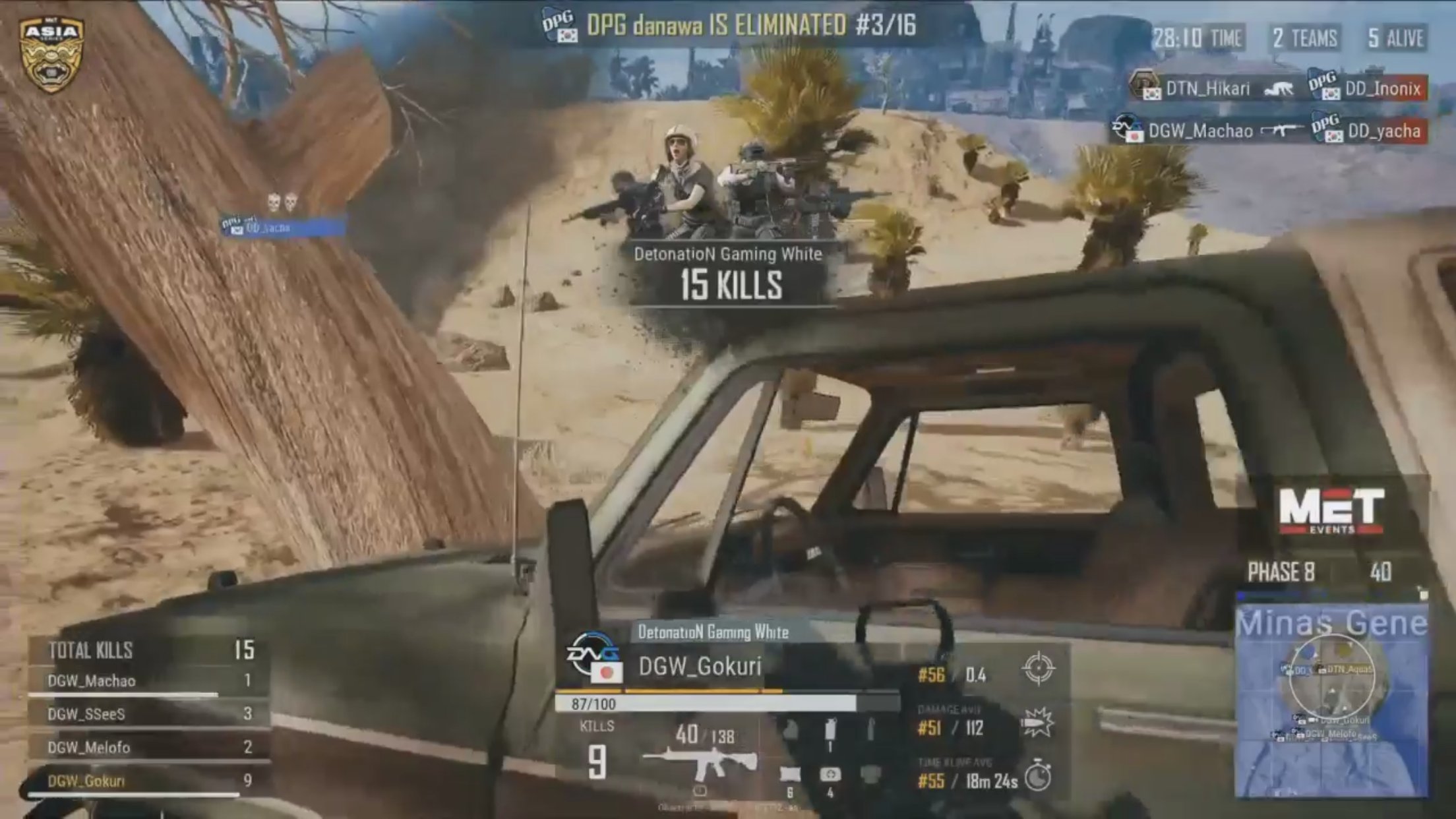This screenshot has width=1456, height=819.
Task: Select the bandage item icon
Action: (x=790, y=775)
